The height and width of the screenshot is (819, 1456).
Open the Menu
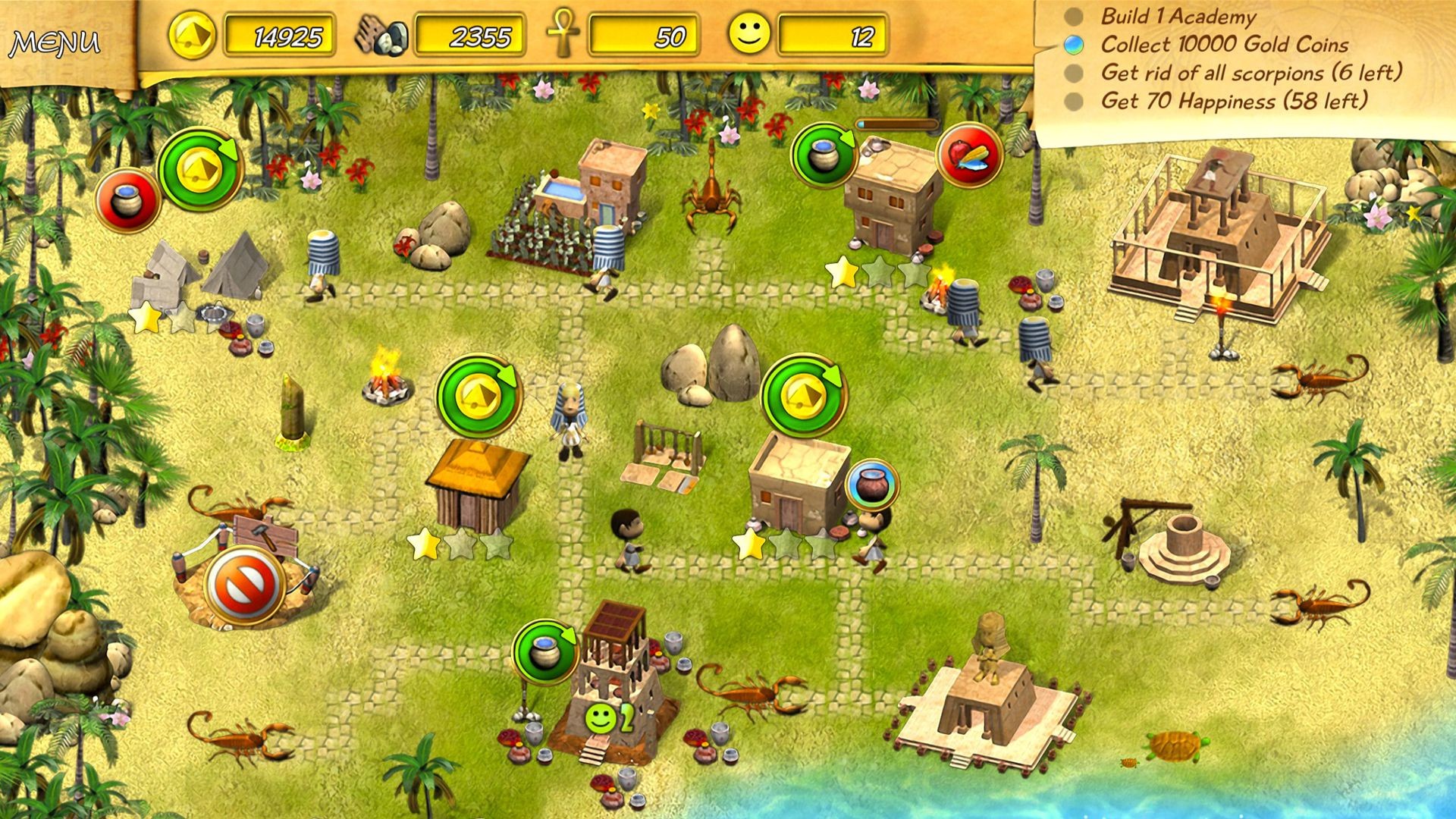coord(55,43)
